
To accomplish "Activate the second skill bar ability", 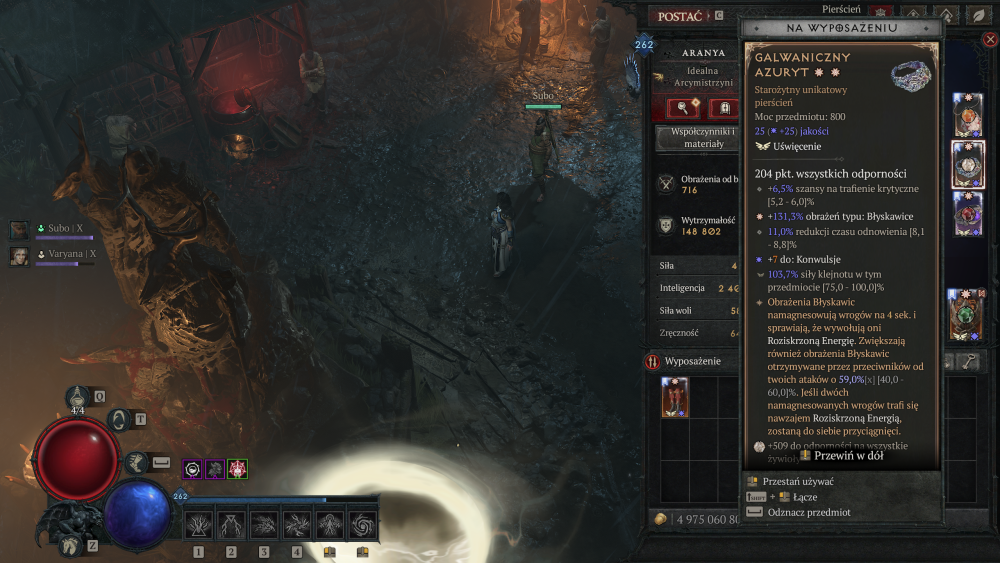I will pos(231,524).
